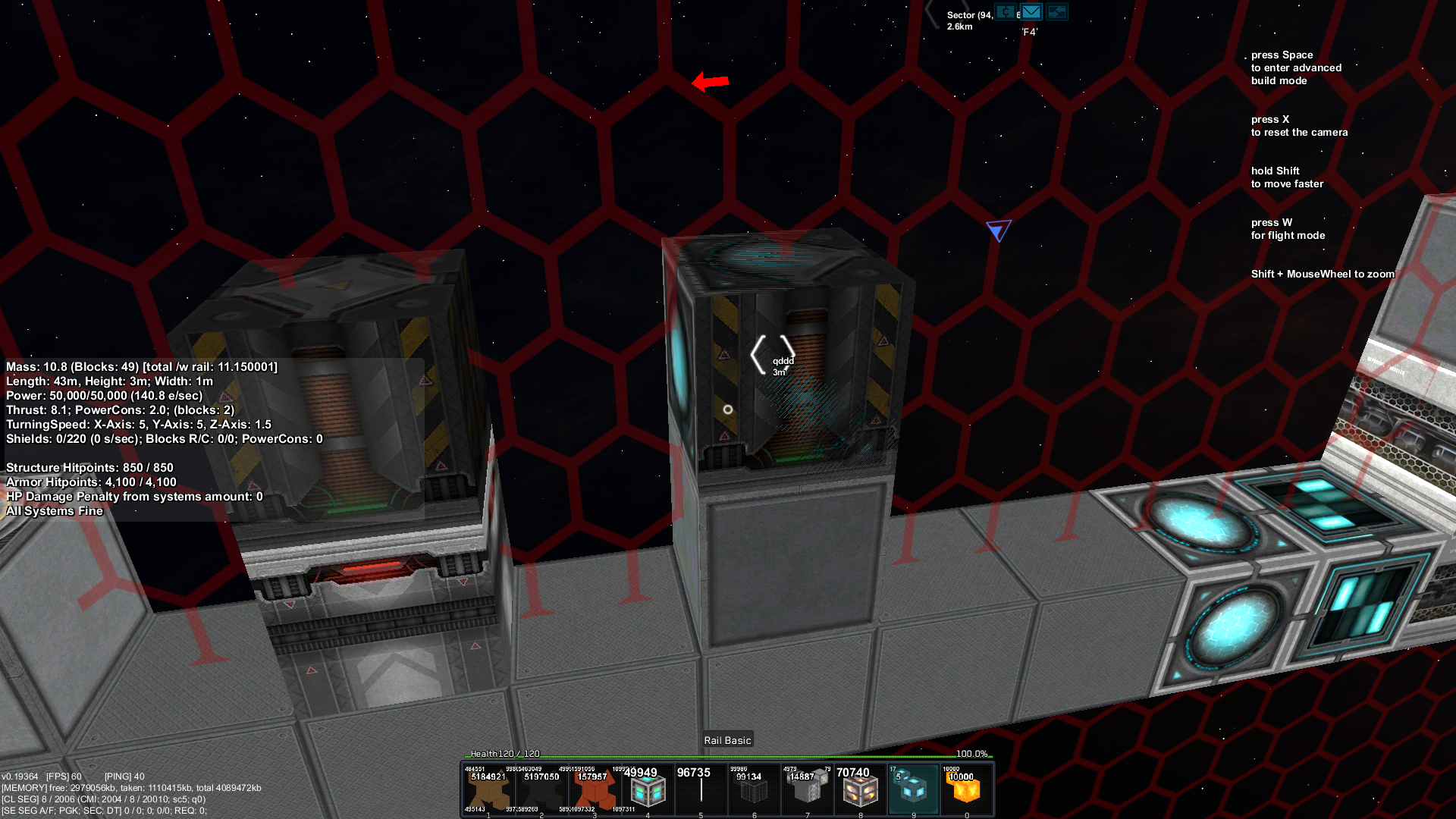Pick the fiery orange-lit cube slot

click(860, 790)
